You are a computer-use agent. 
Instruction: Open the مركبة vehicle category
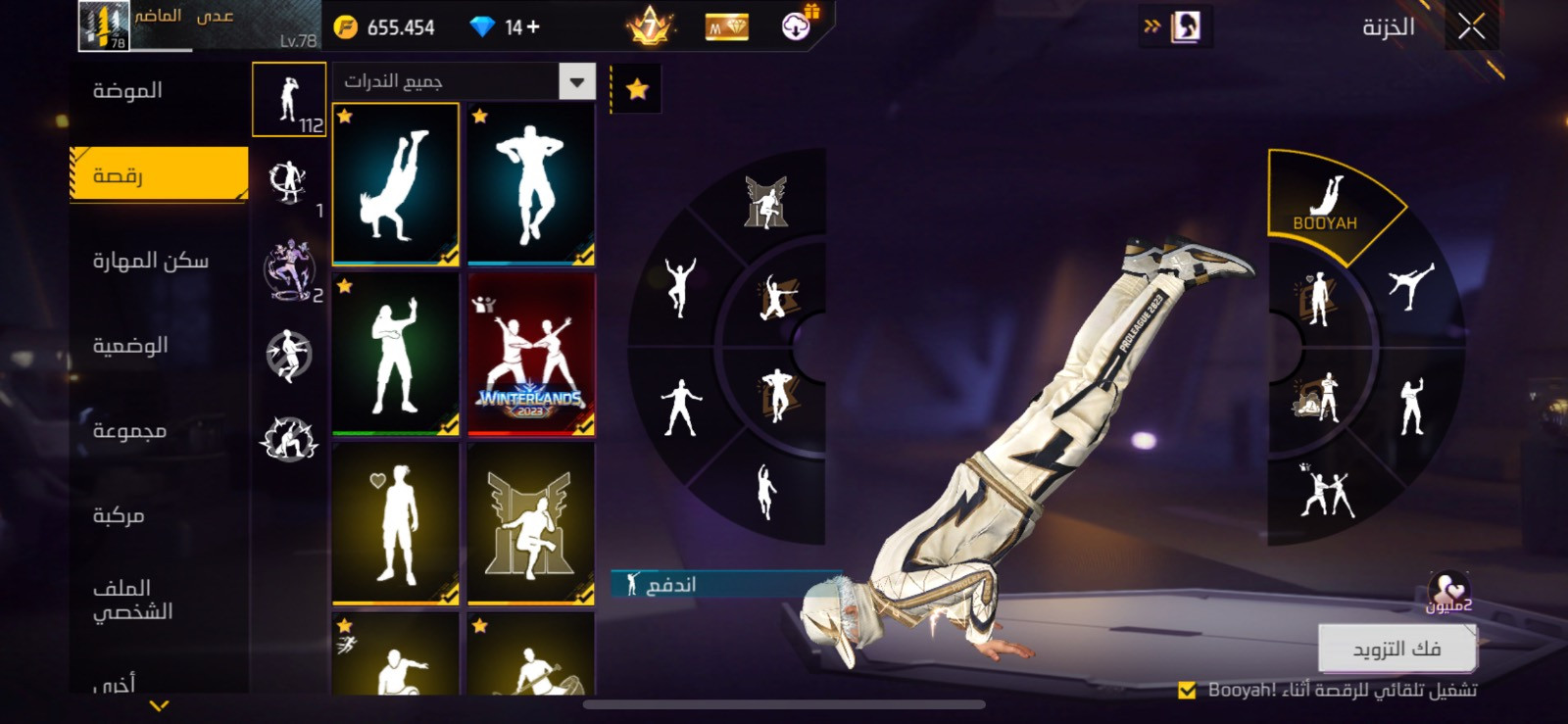[119, 515]
